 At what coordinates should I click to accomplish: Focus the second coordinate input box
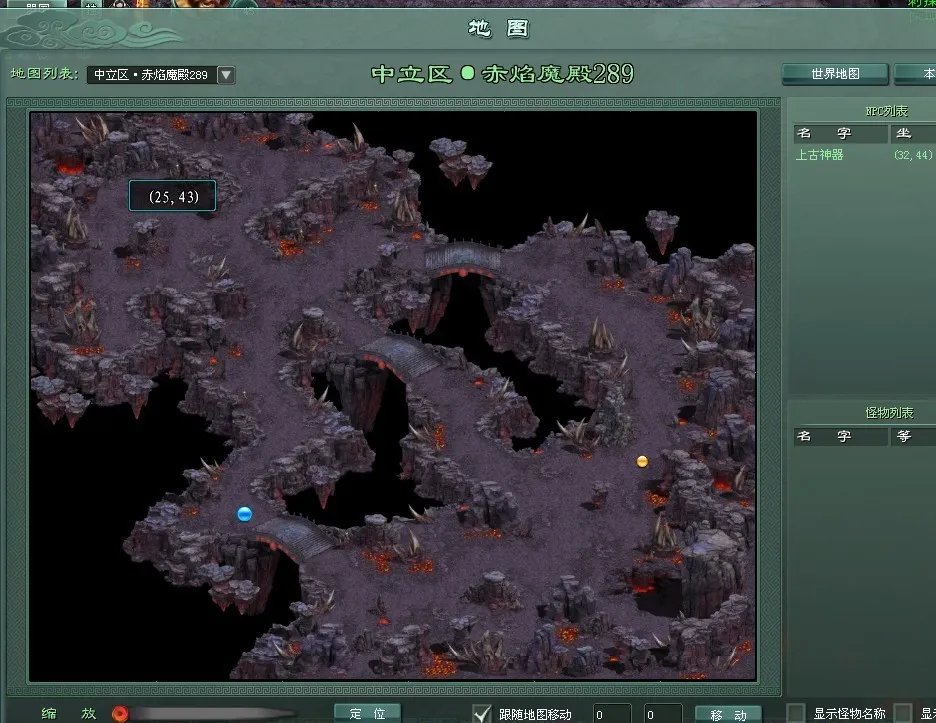click(663, 714)
